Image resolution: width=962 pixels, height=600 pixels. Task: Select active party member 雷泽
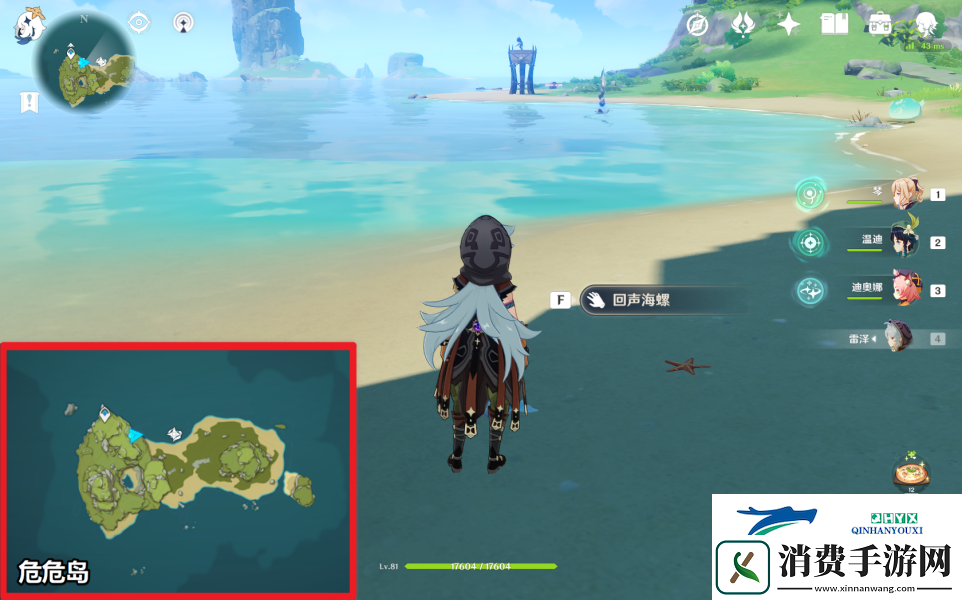pyautogui.click(x=898, y=338)
